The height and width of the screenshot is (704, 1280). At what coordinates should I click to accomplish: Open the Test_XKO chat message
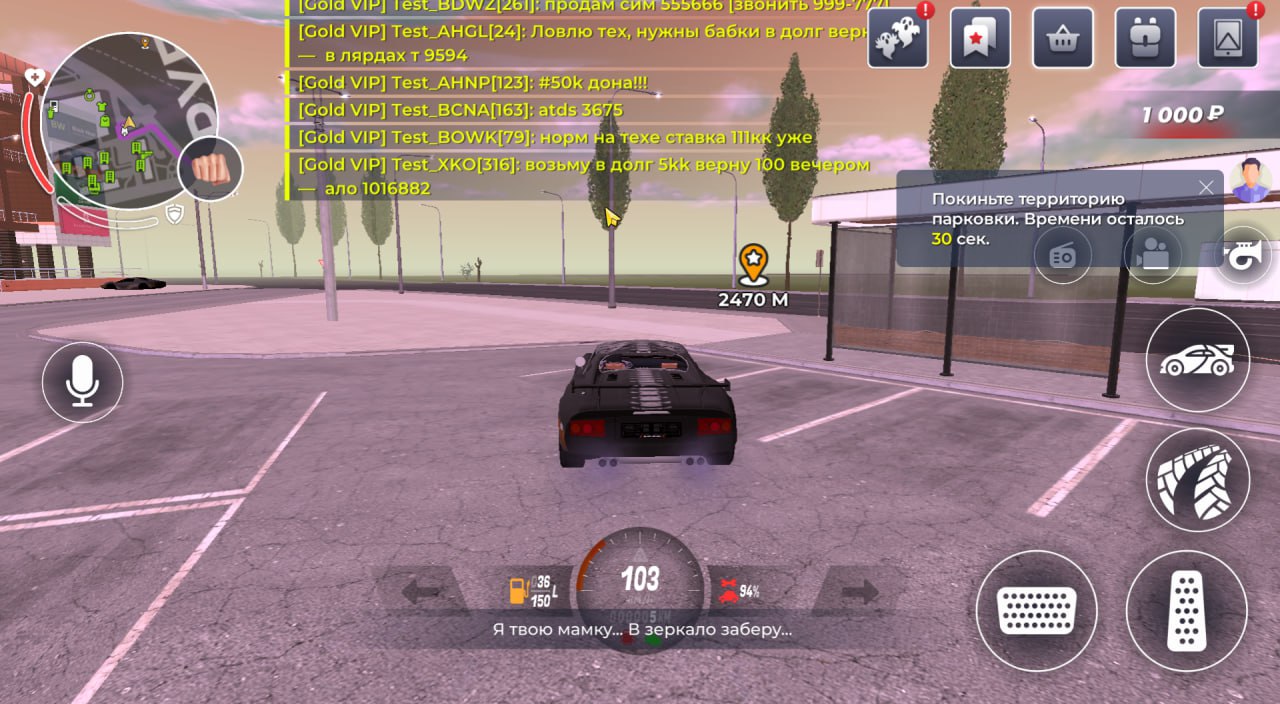(584, 164)
